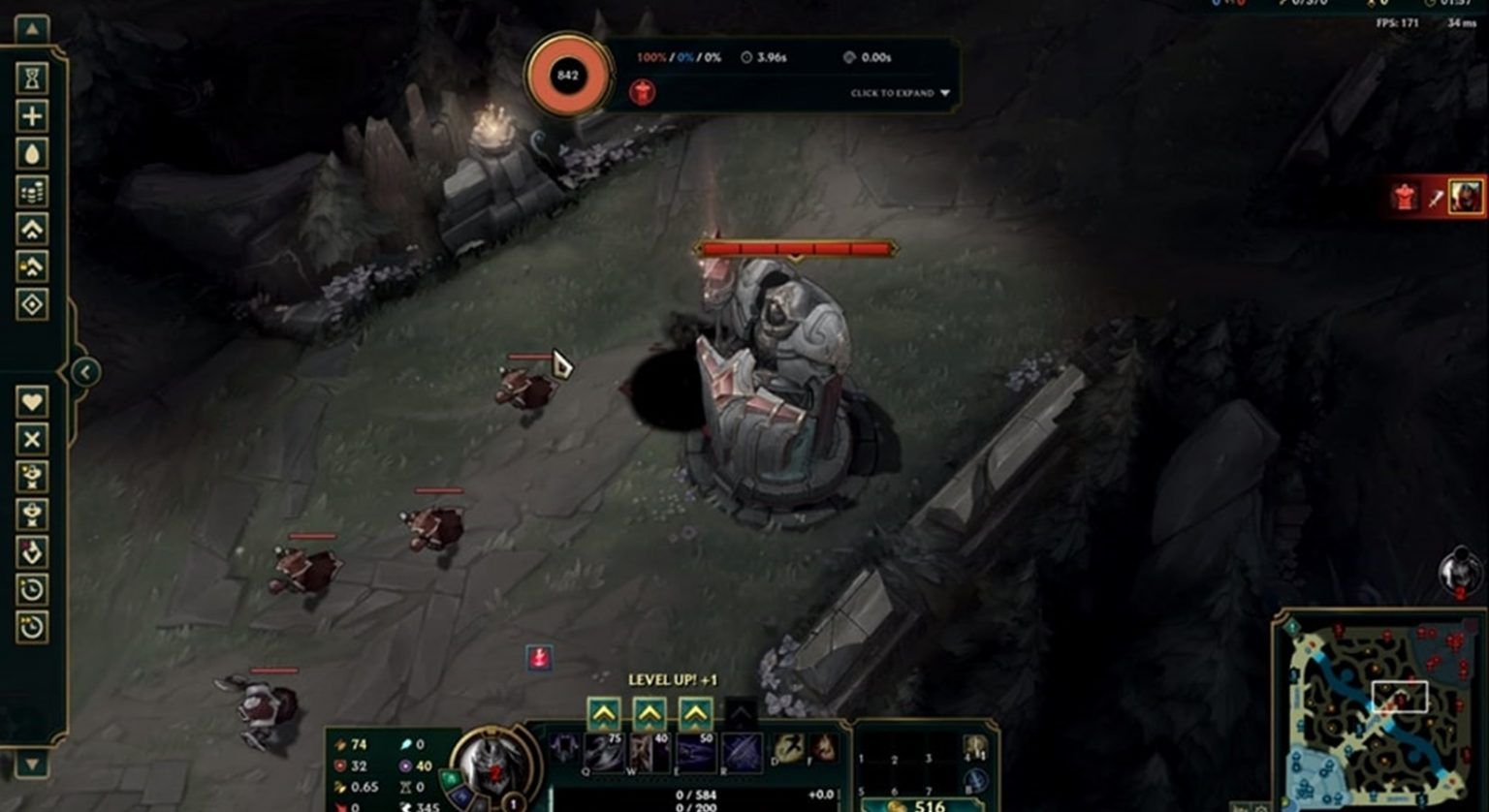Click the heart icon practice tool button

tap(32, 401)
